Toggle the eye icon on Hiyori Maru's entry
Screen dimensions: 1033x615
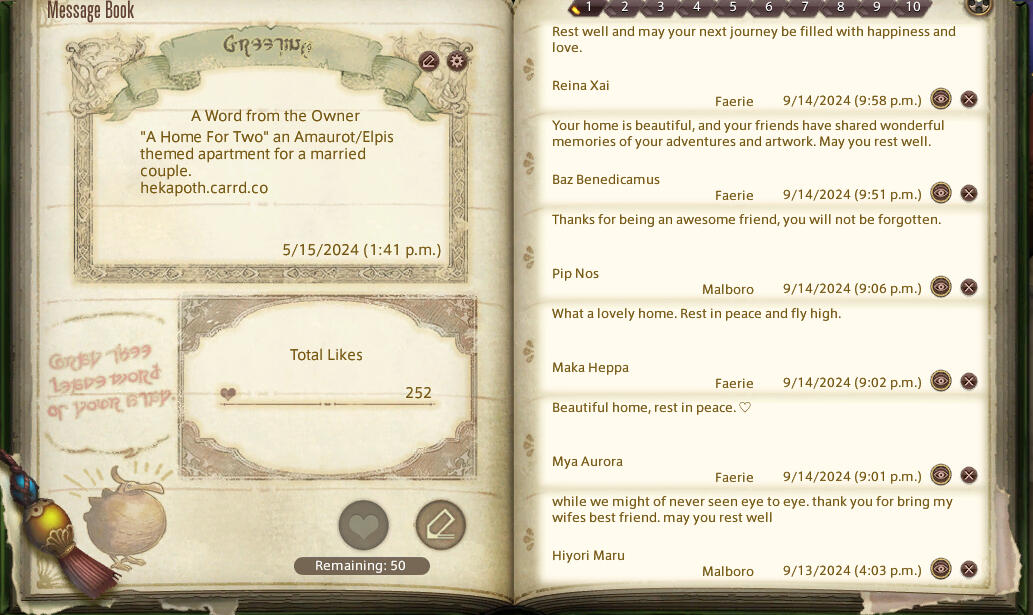point(940,569)
